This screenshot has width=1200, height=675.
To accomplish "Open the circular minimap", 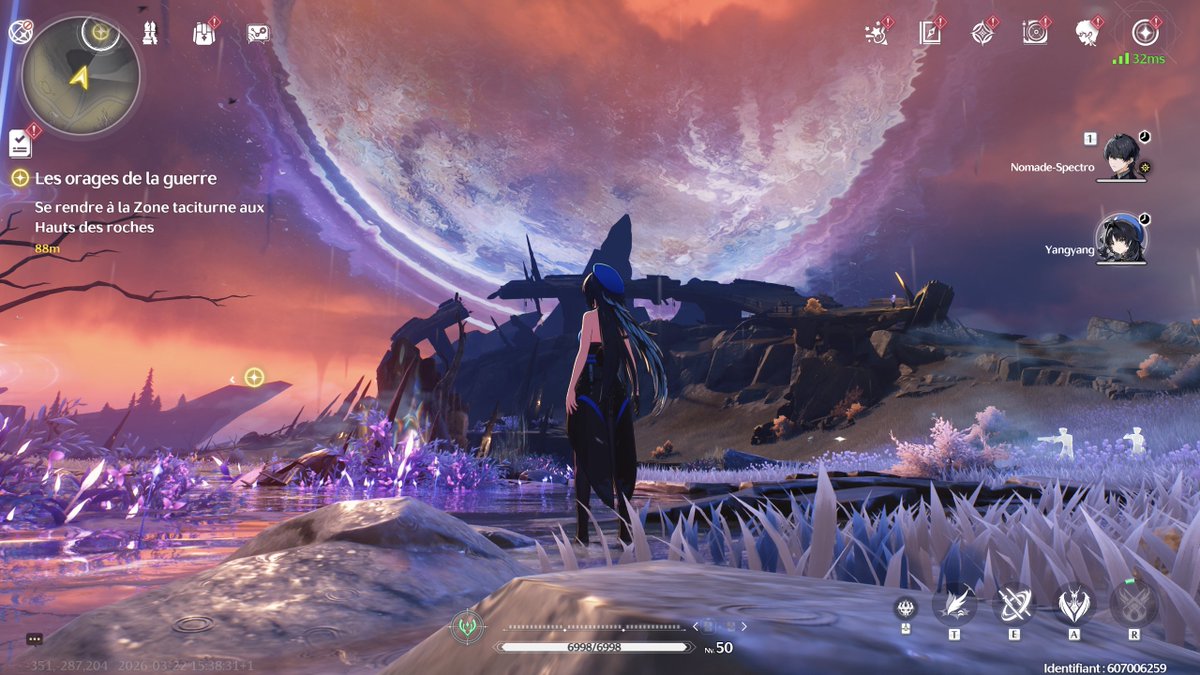I will (80, 75).
